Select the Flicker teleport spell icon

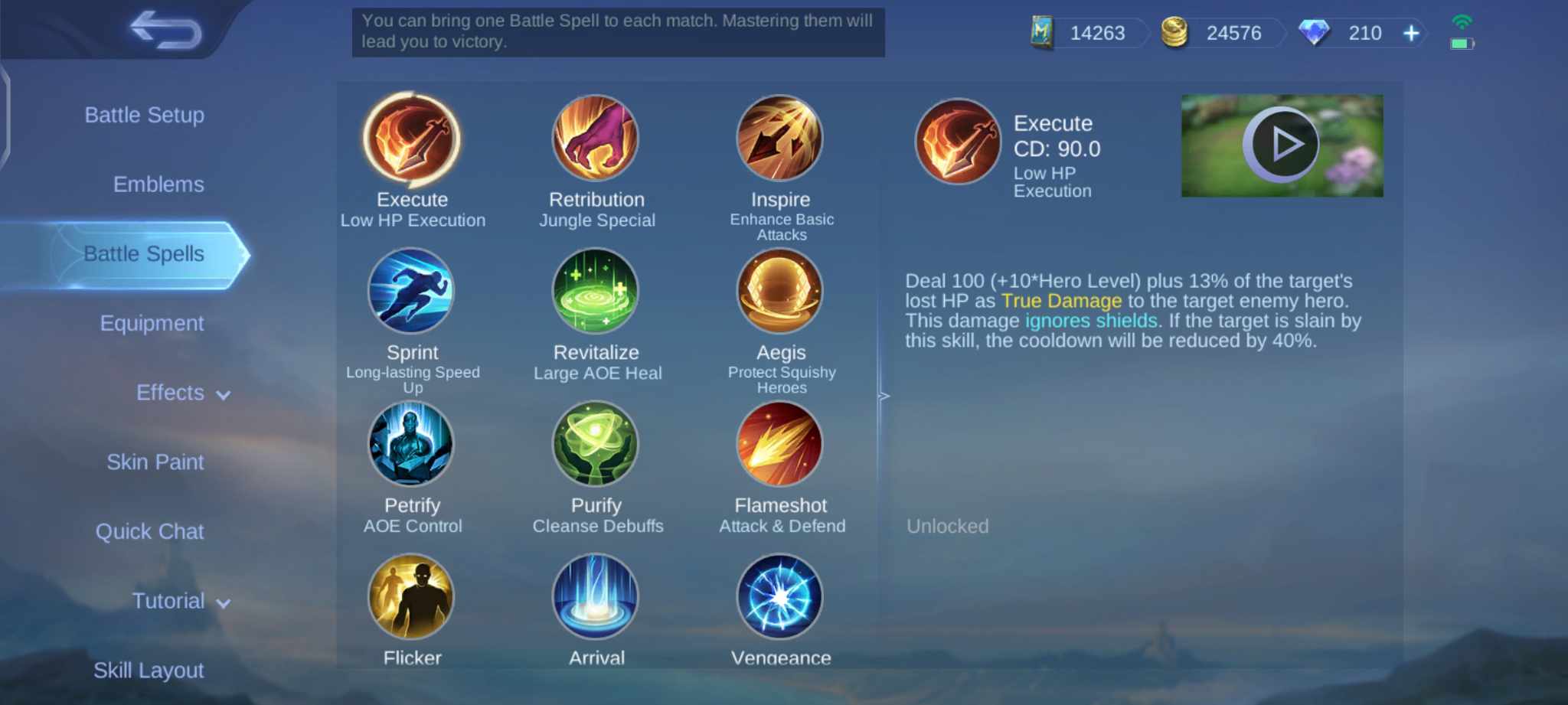tap(412, 598)
